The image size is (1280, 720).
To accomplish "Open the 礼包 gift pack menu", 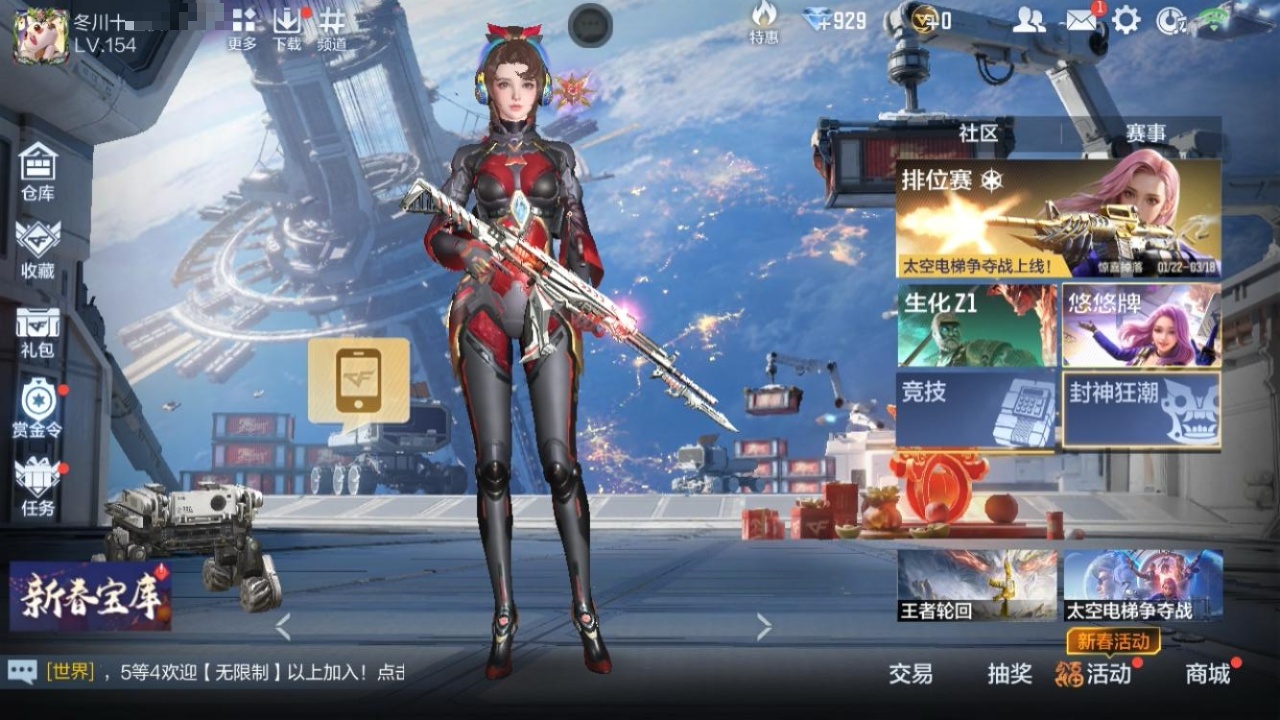I will 38,332.
